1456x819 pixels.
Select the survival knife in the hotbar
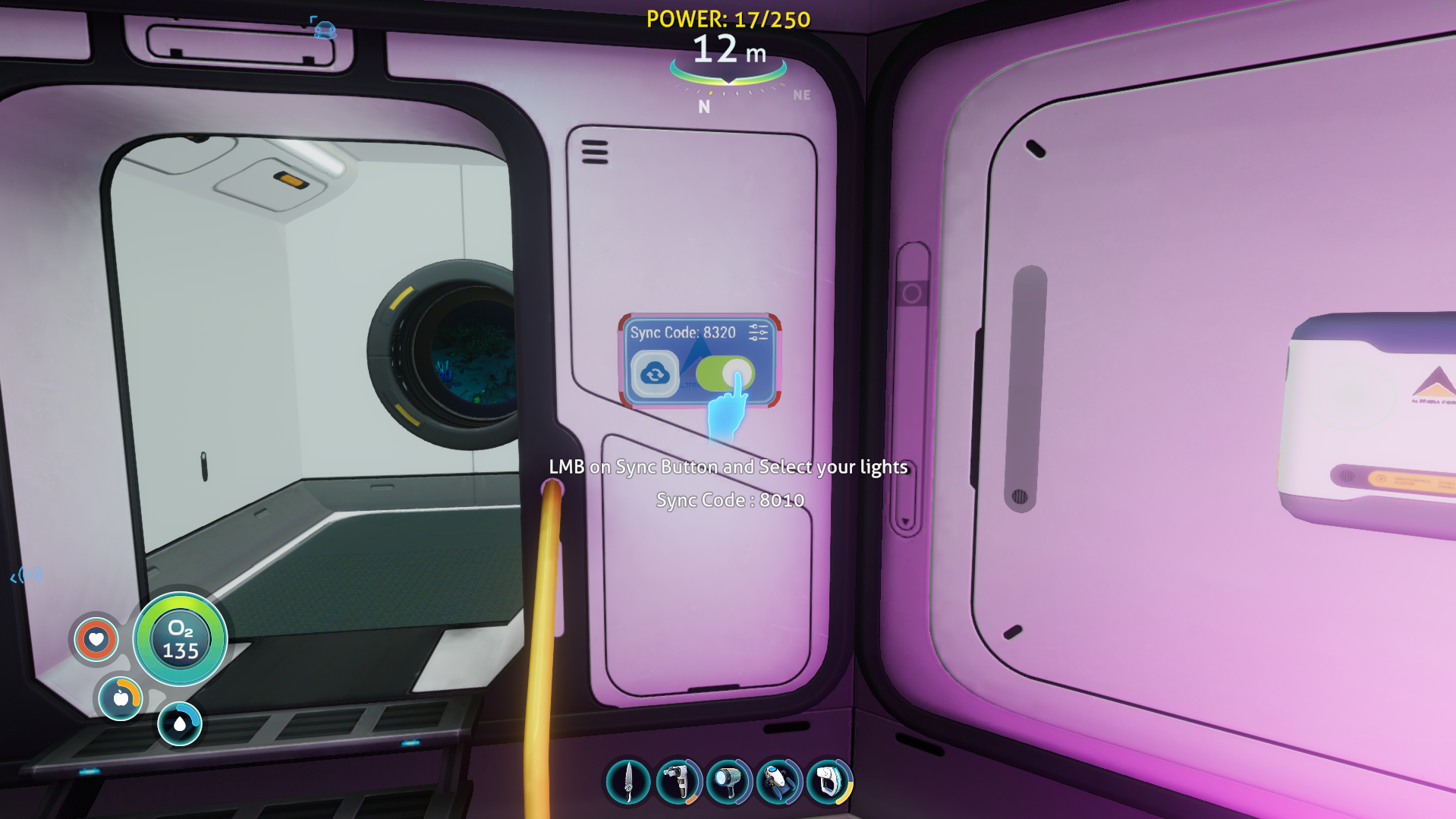point(627,782)
